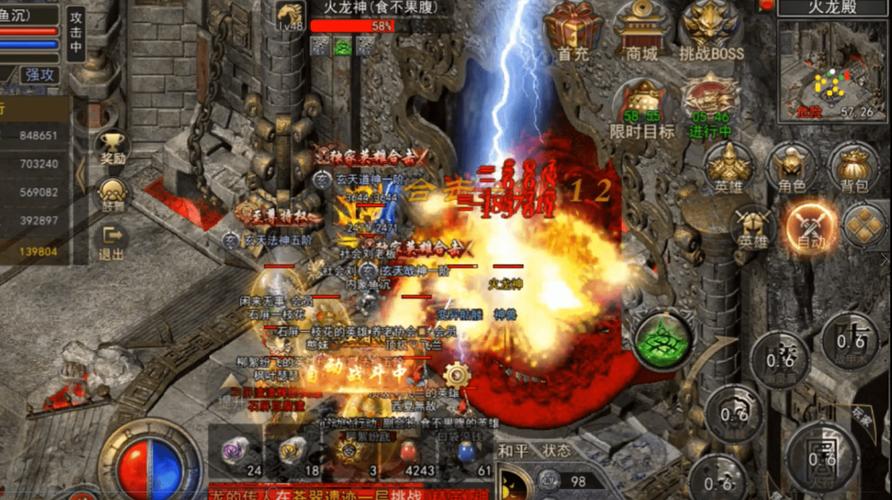
Task: Toggle the 强攻 attack mode button
Action: (40, 74)
